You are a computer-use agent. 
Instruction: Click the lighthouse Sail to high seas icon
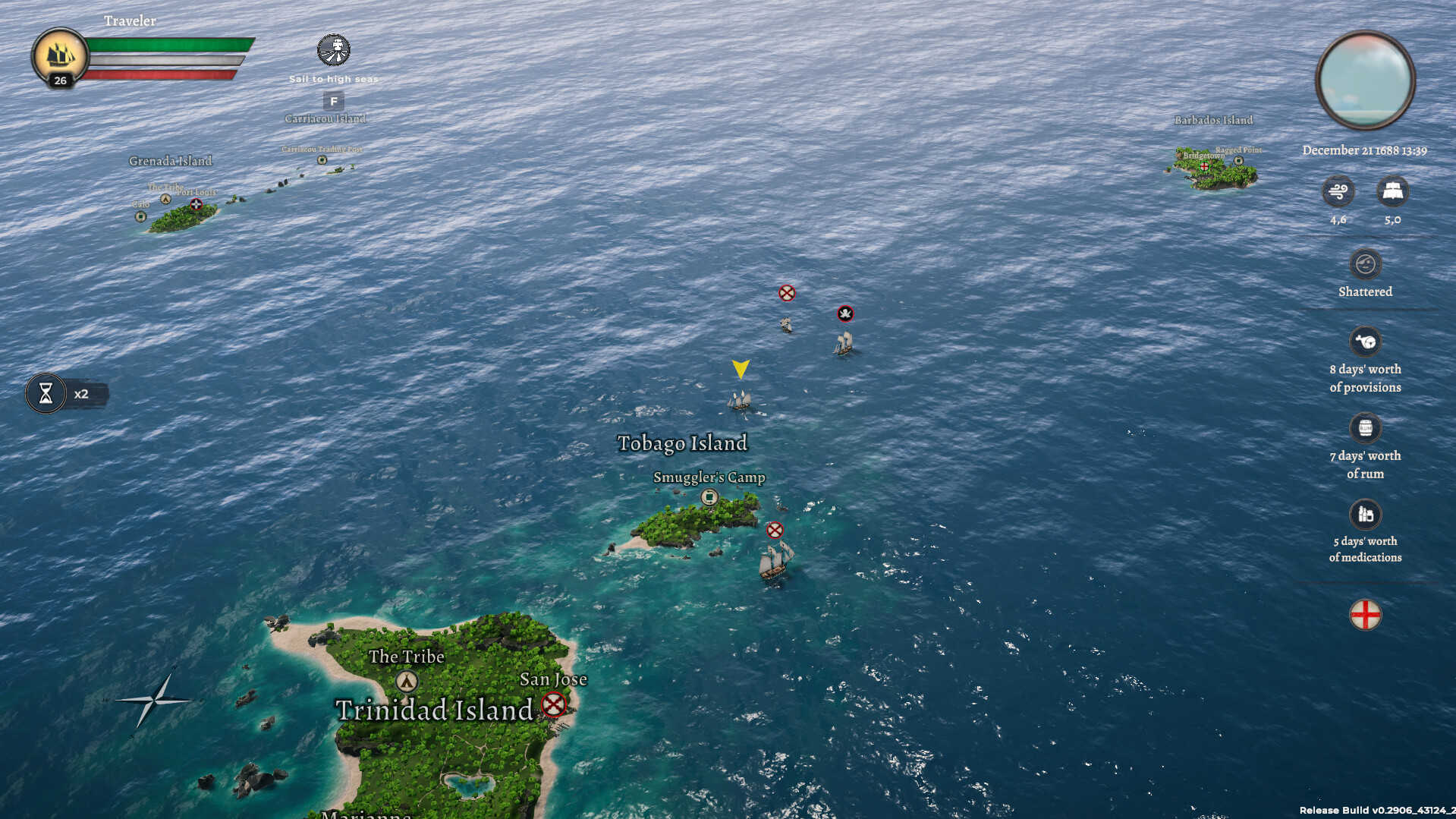(x=334, y=49)
